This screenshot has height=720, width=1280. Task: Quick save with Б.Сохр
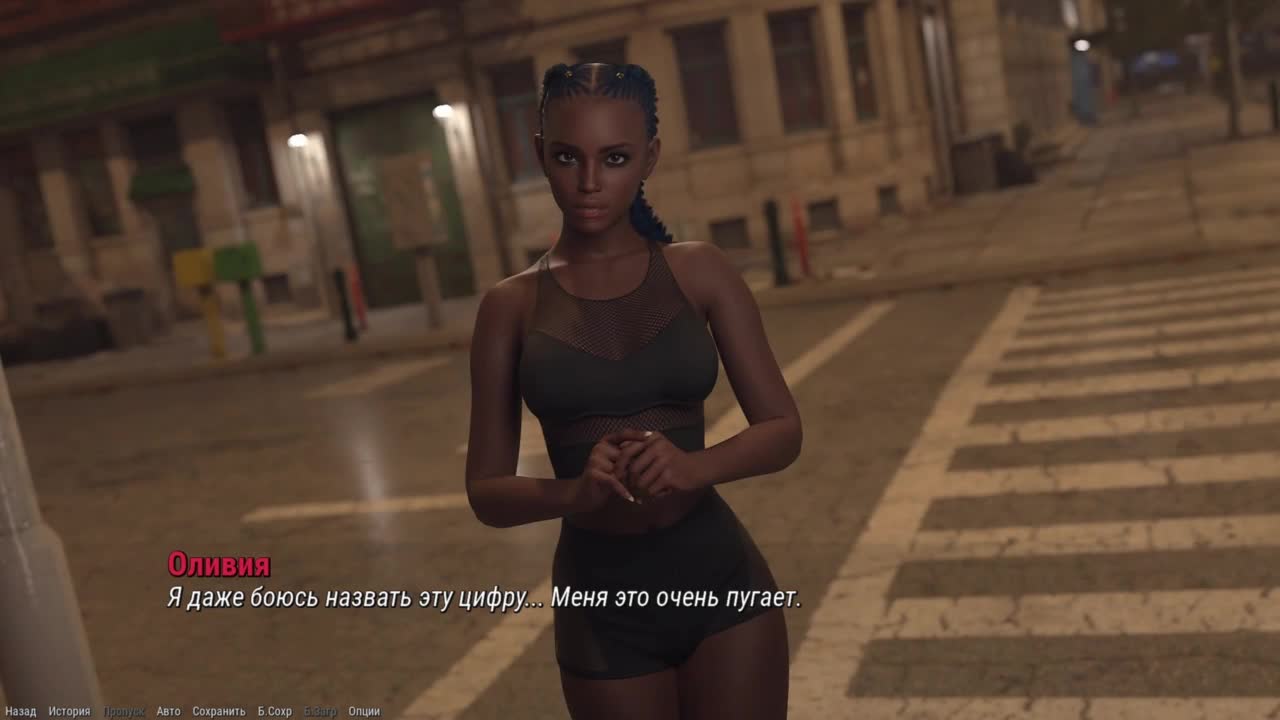click(x=274, y=711)
